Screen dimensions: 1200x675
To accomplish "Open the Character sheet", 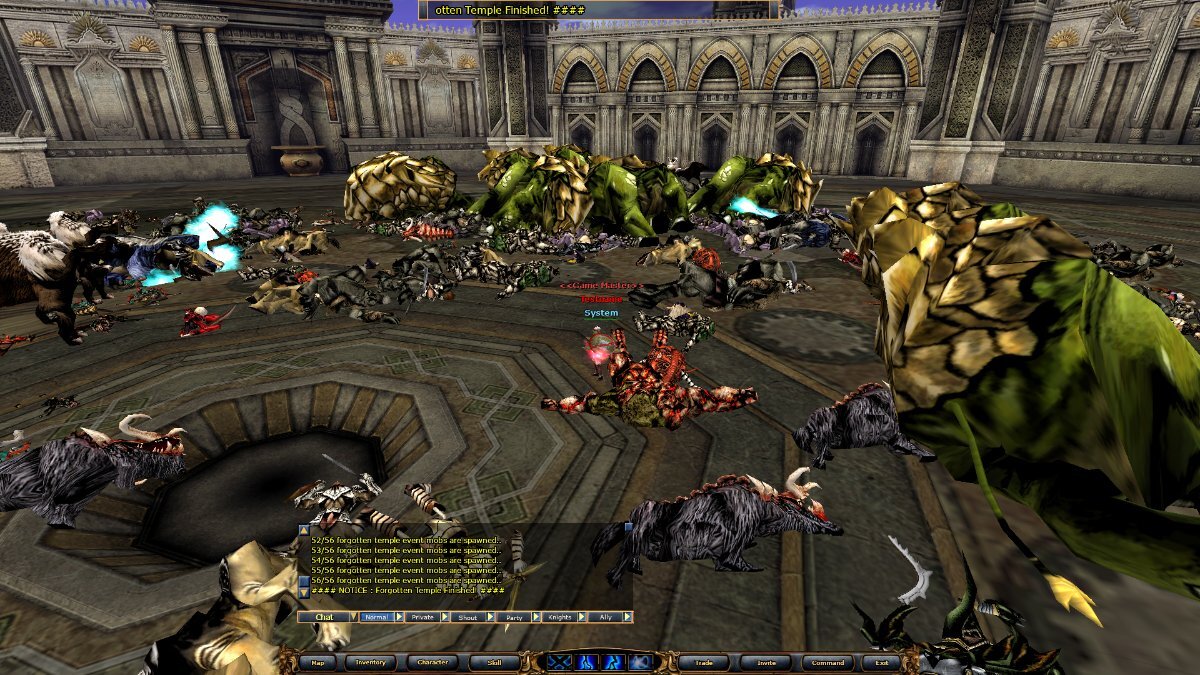I will [x=432, y=662].
